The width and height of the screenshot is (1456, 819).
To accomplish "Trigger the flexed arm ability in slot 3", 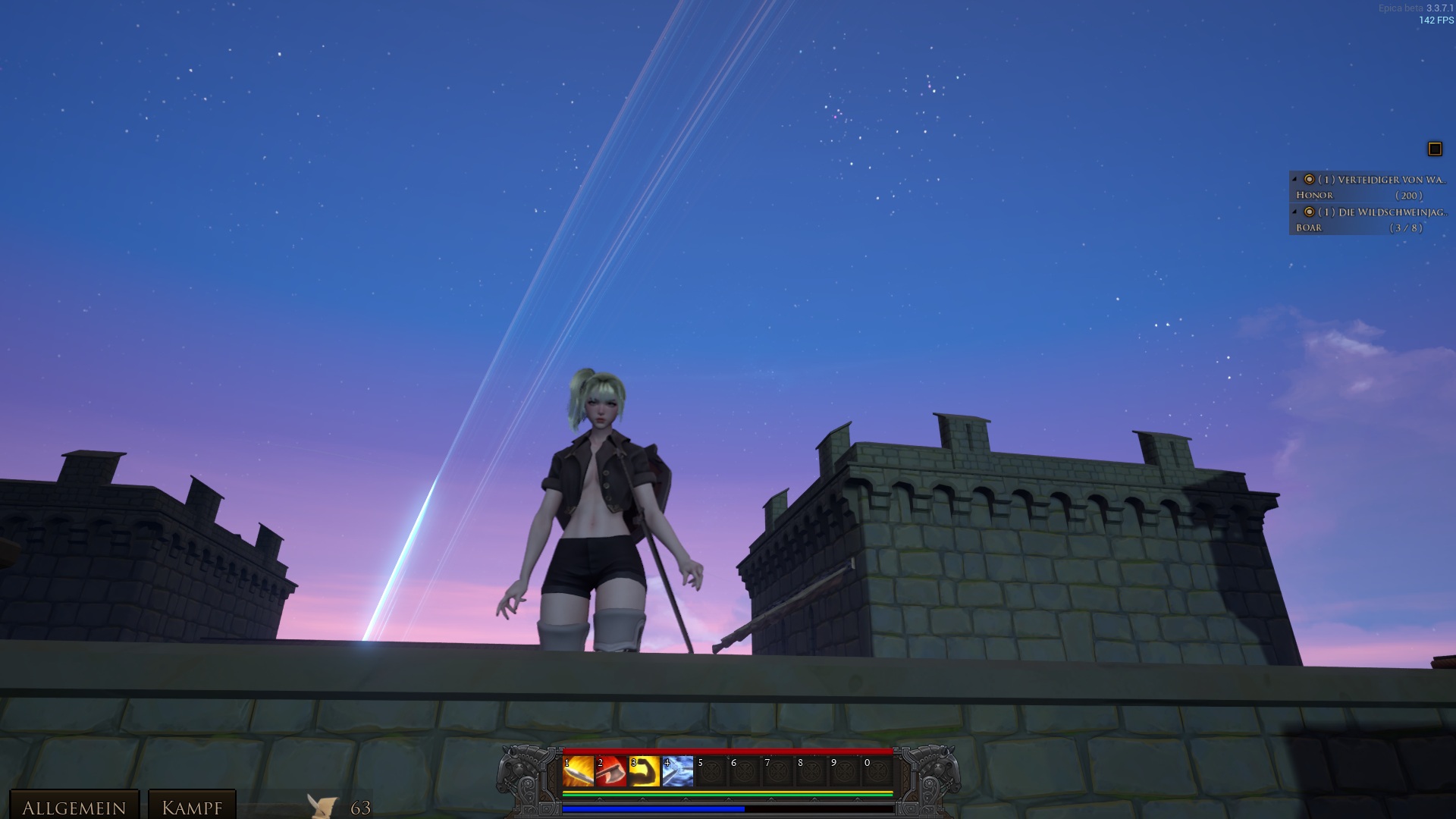I will click(x=645, y=772).
